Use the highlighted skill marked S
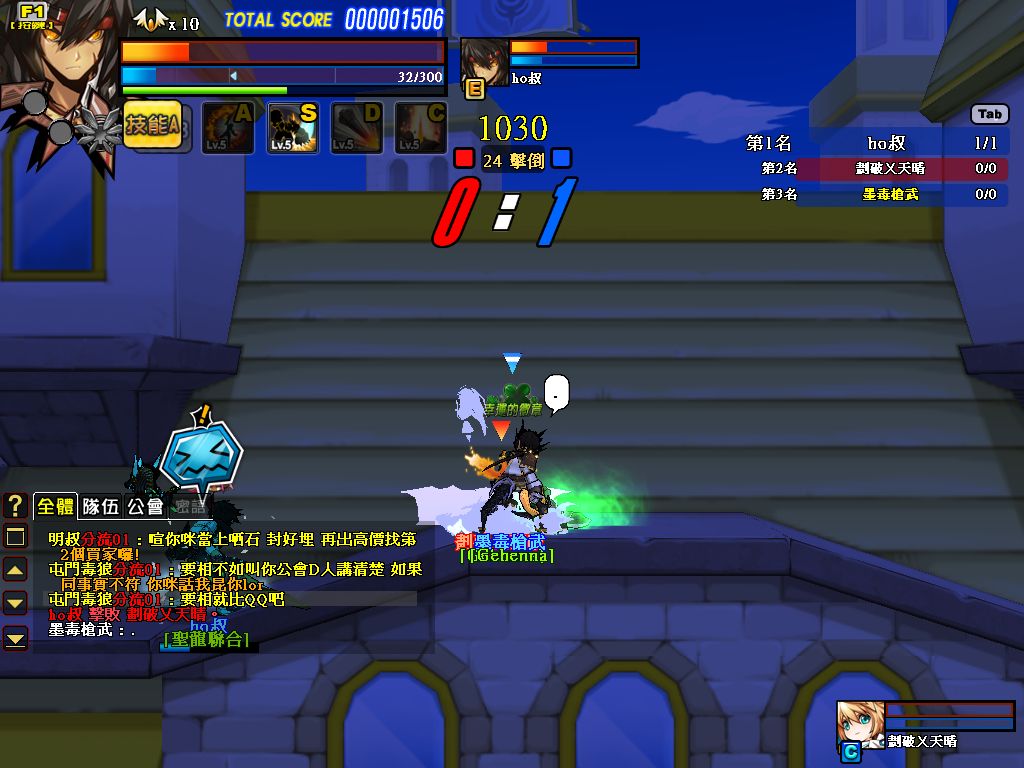This screenshot has width=1024, height=768. pos(293,128)
